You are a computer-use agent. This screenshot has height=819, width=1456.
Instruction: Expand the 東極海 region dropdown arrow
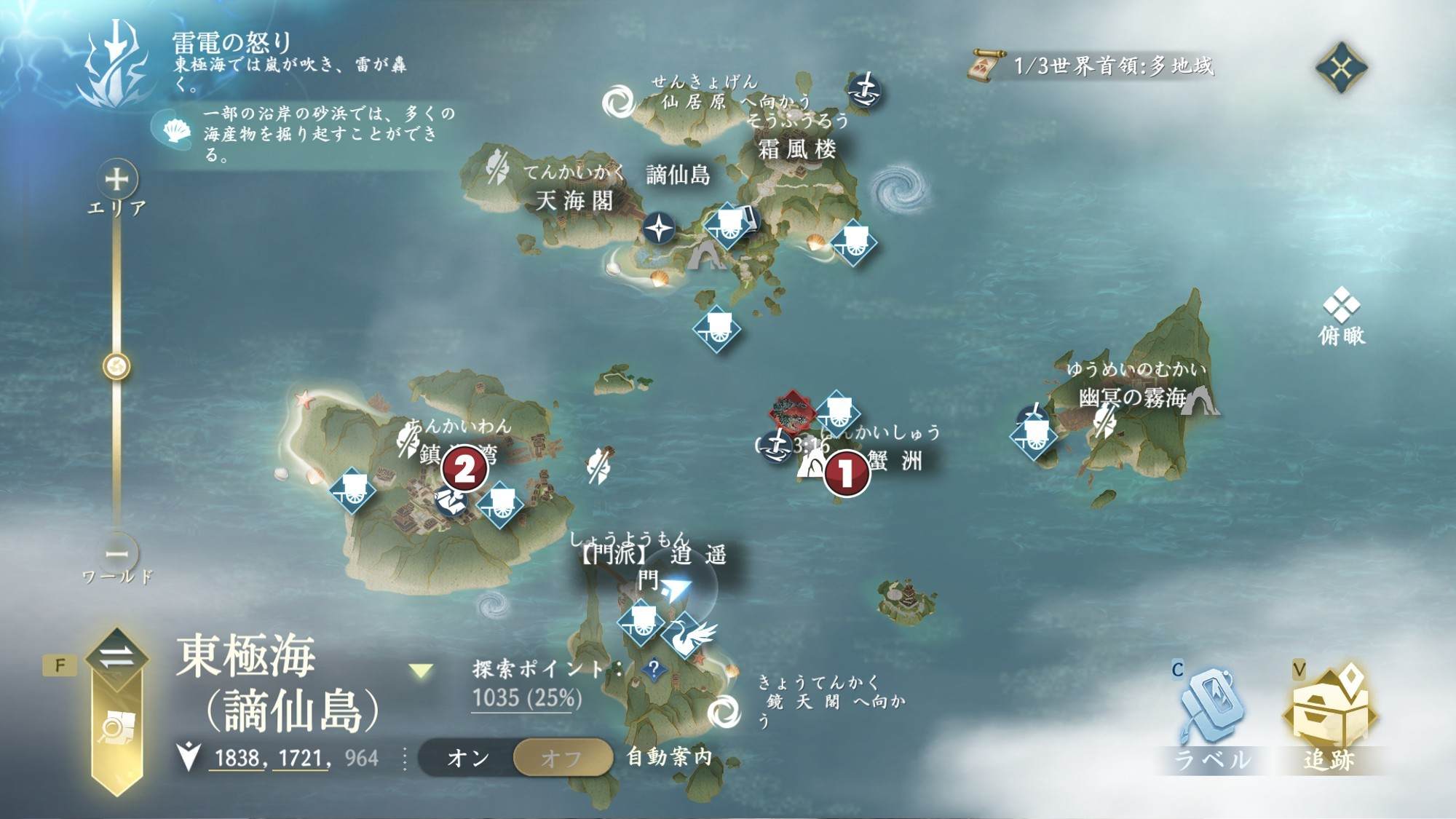pos(421,670)
